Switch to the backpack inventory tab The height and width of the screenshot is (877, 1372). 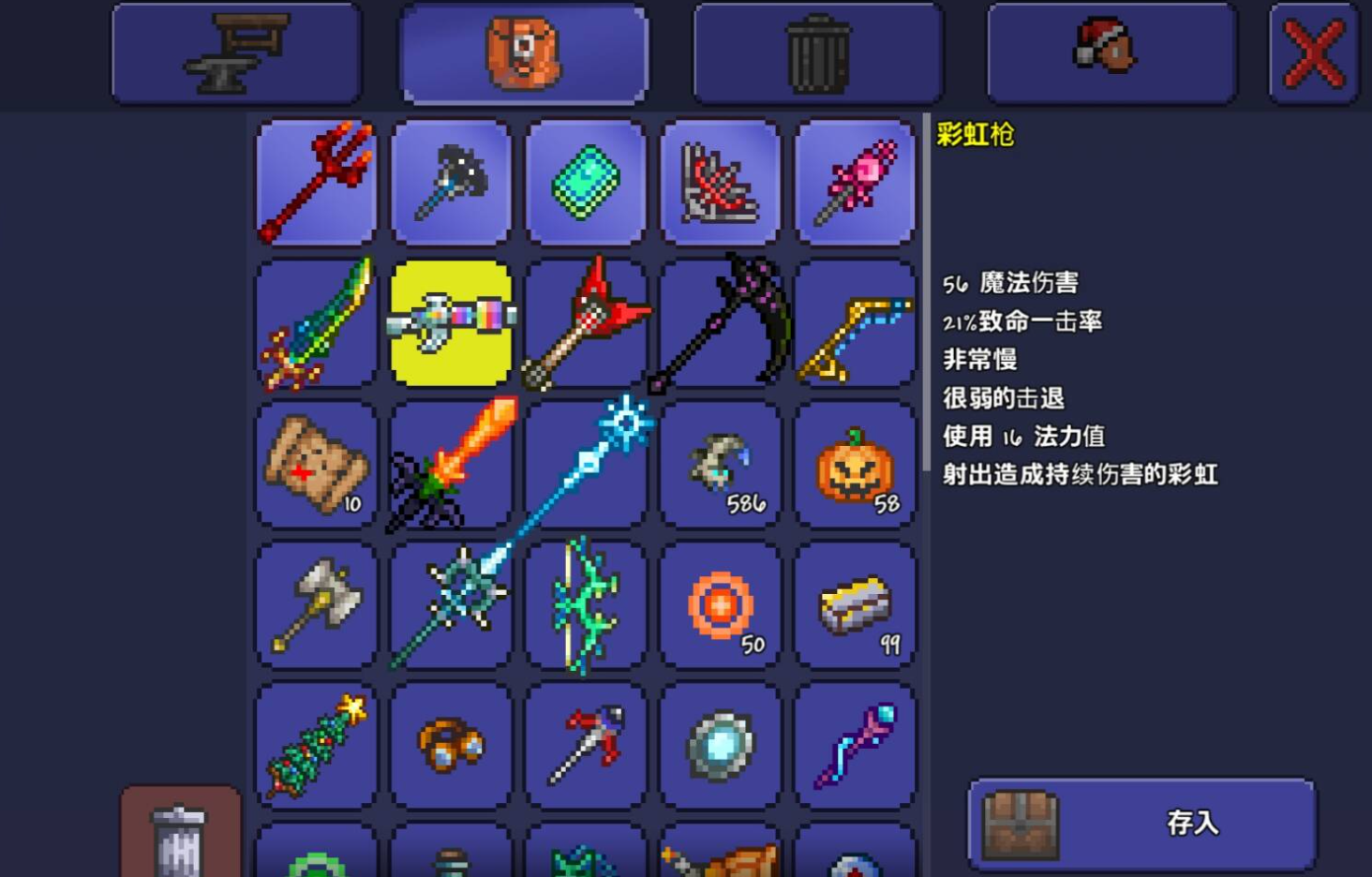click(524, 53)
